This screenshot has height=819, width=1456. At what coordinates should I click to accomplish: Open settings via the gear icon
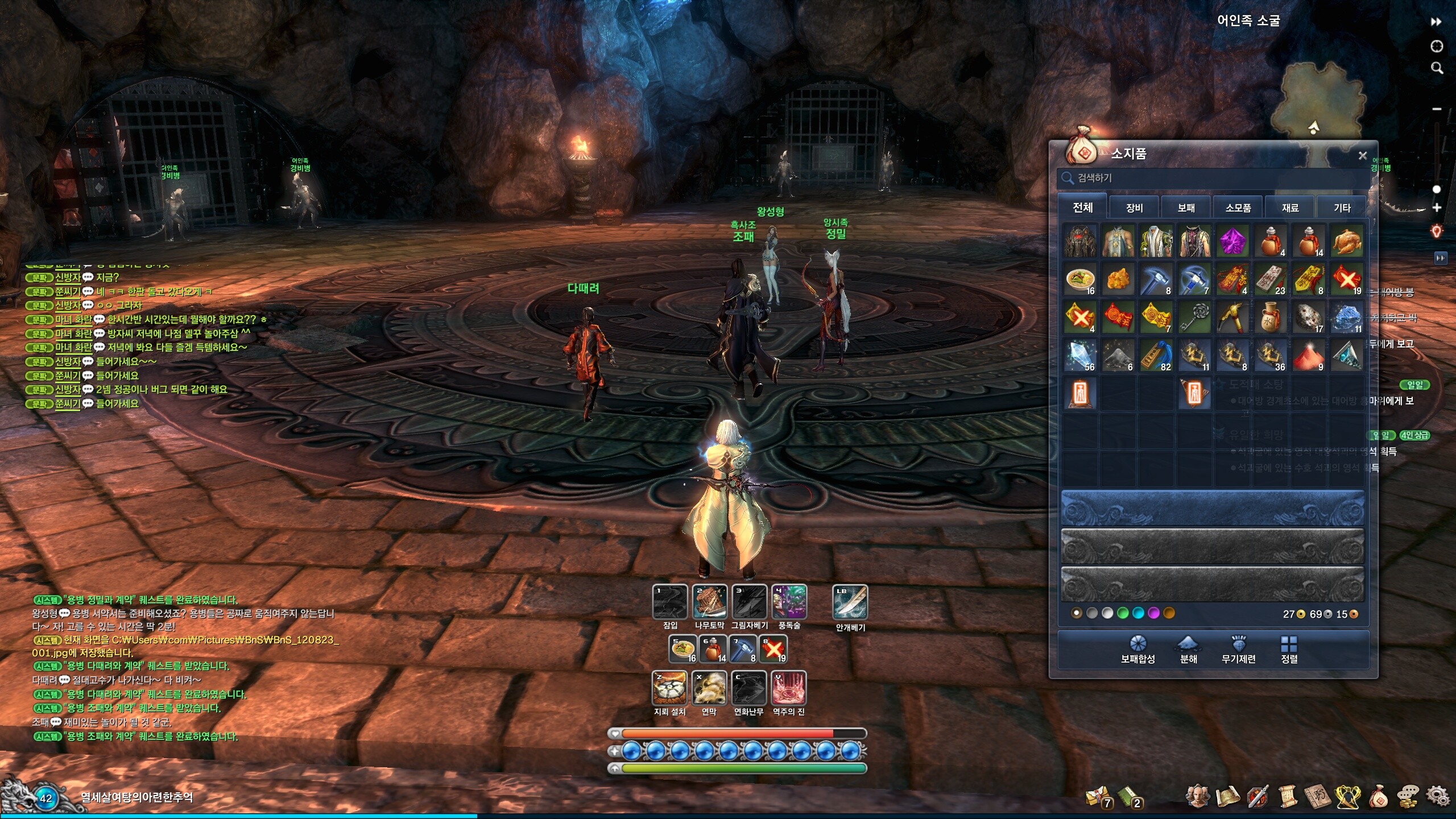[1437, 796]
